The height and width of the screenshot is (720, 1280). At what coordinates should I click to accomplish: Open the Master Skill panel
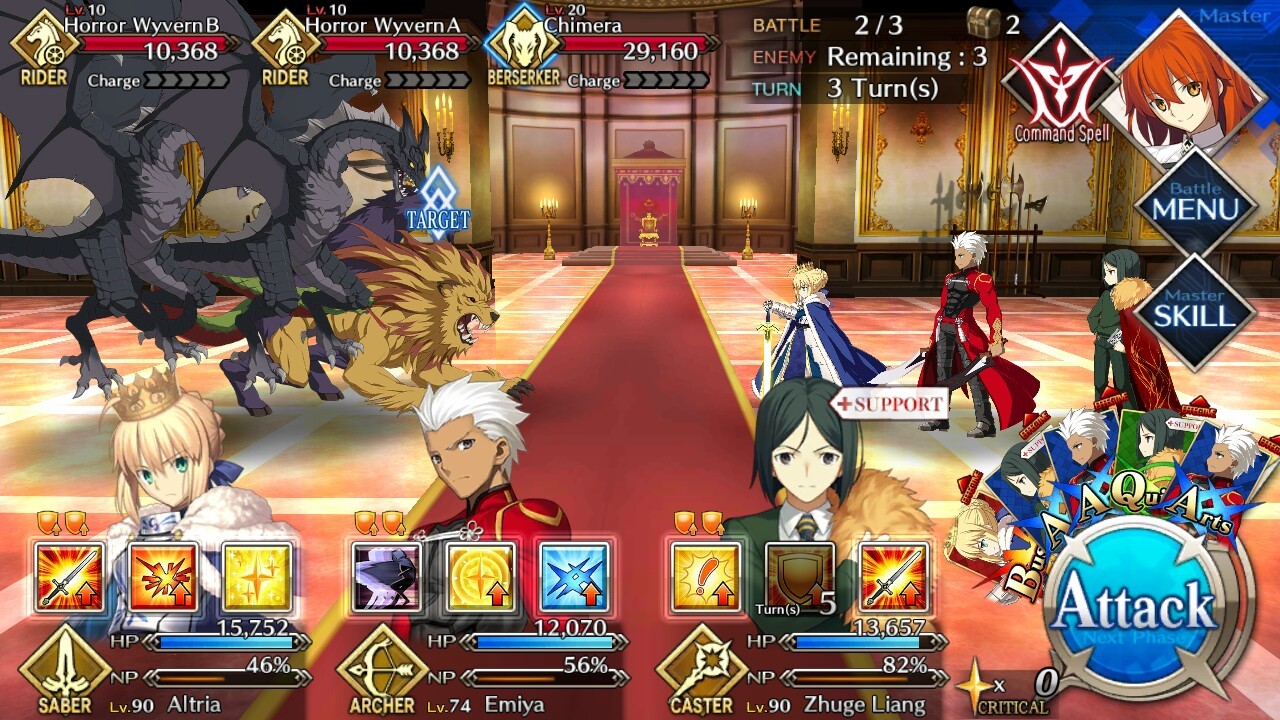coord(1196,311)
